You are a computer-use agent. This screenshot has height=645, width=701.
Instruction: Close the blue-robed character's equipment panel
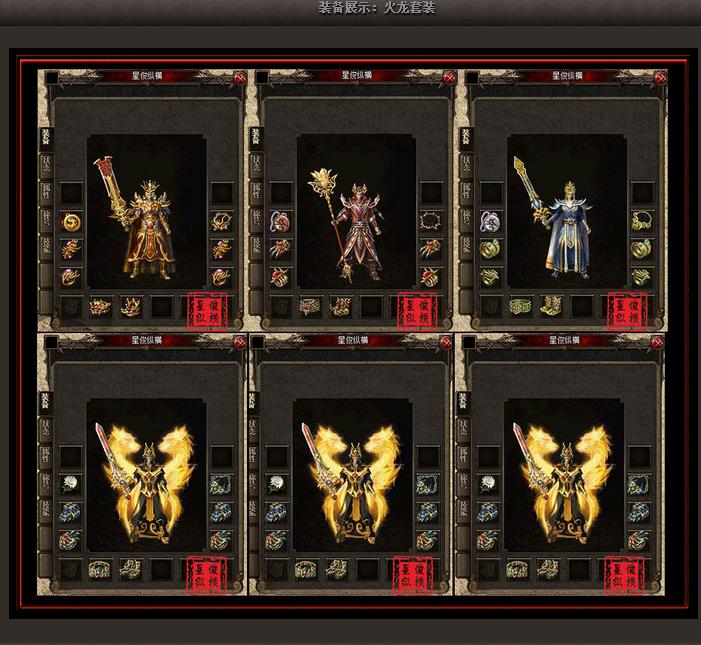pos(659,78)
